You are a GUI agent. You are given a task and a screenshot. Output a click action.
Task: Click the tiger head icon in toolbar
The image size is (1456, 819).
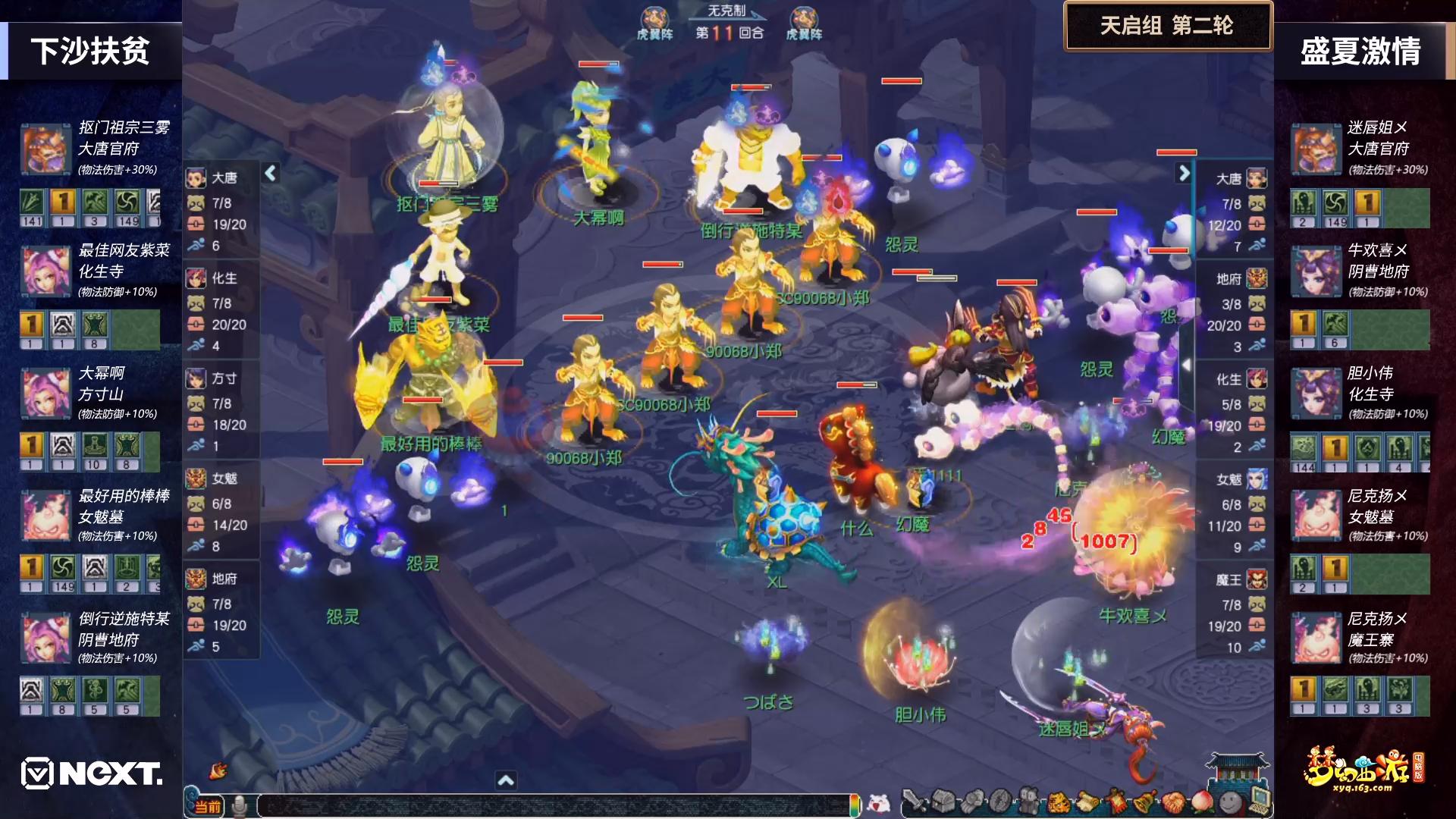tap(1057, 801)
